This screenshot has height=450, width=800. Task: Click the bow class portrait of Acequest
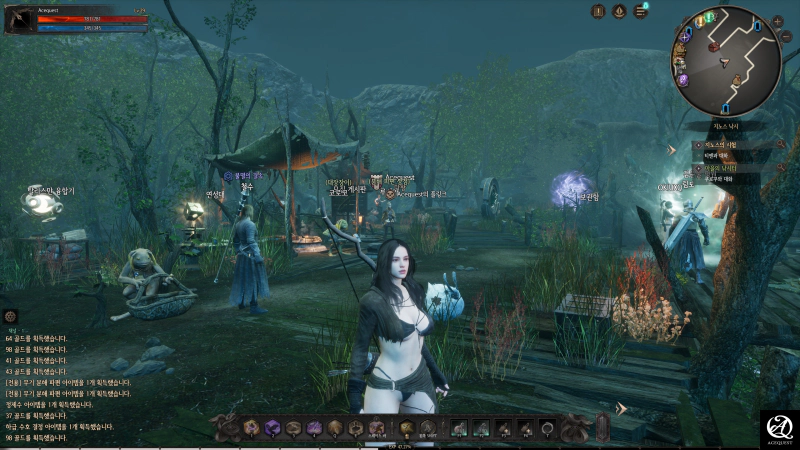[19, 19]
